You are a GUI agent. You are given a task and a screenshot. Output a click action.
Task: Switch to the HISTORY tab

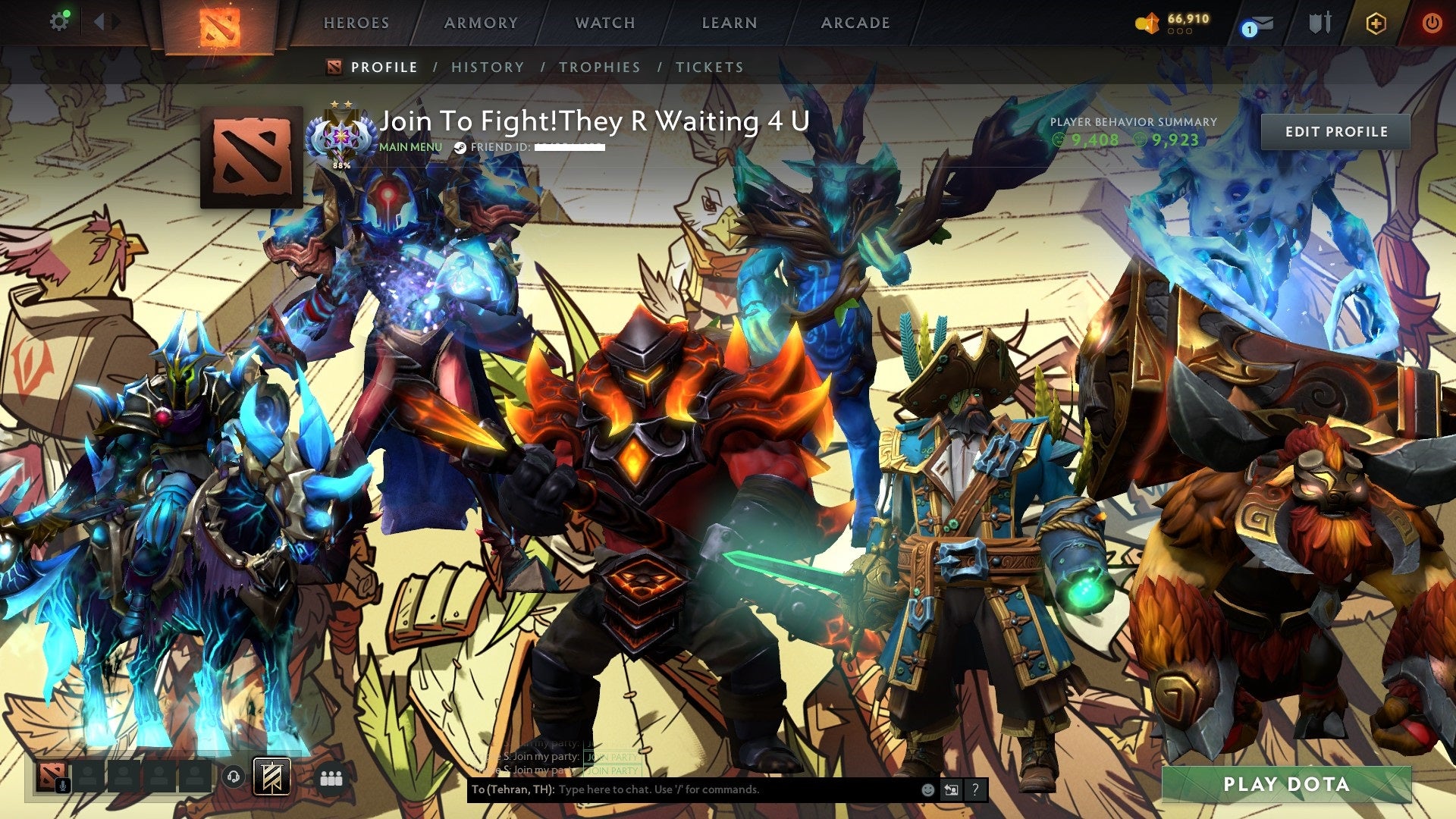(487, 67)
